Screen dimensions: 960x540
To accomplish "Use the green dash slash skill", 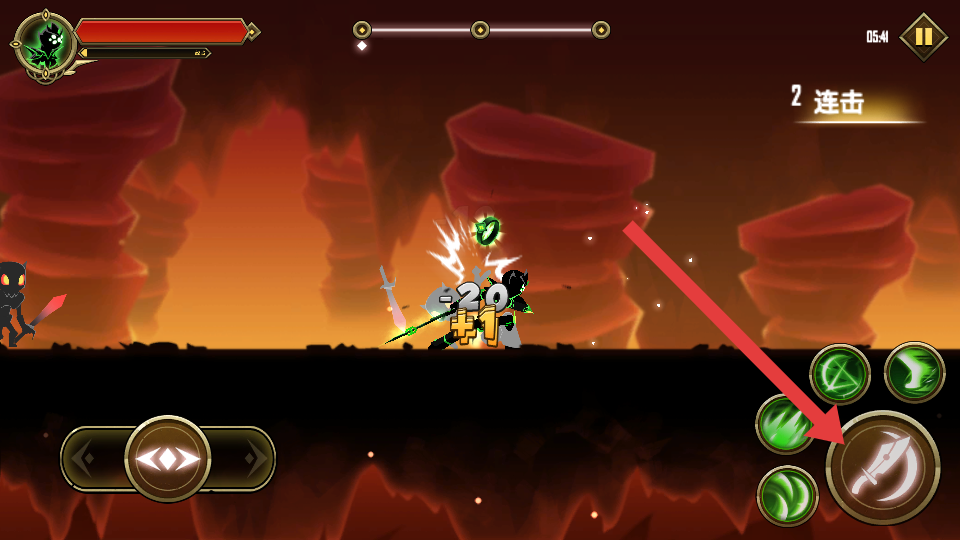I will click(914, 372).
